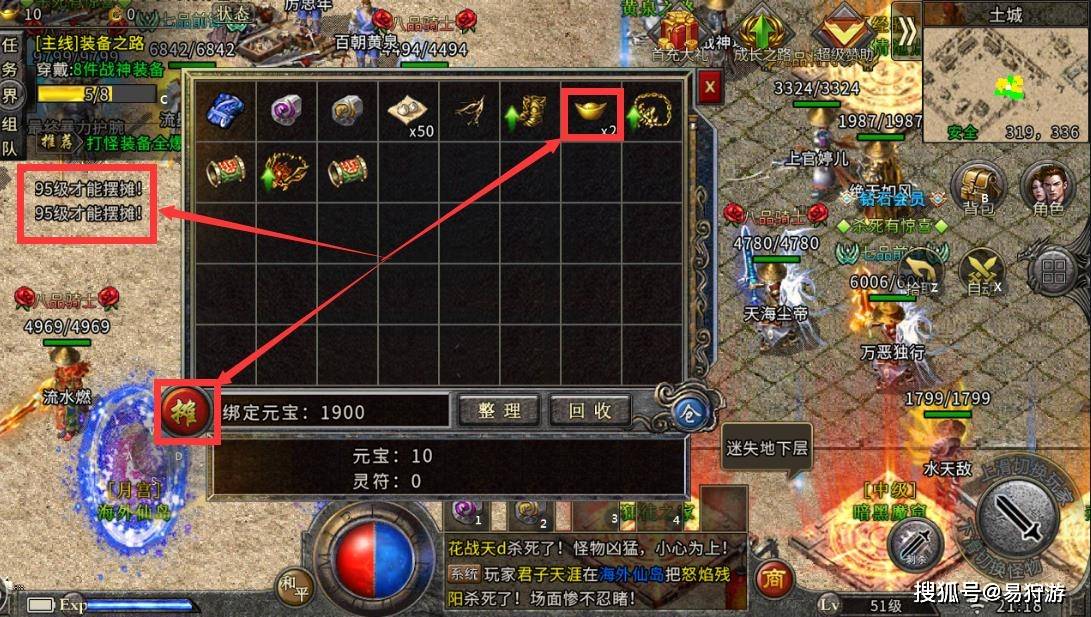Click the sword attack button
Viewport: 1091px width, 617px height.
click(x=1016, y=516)
